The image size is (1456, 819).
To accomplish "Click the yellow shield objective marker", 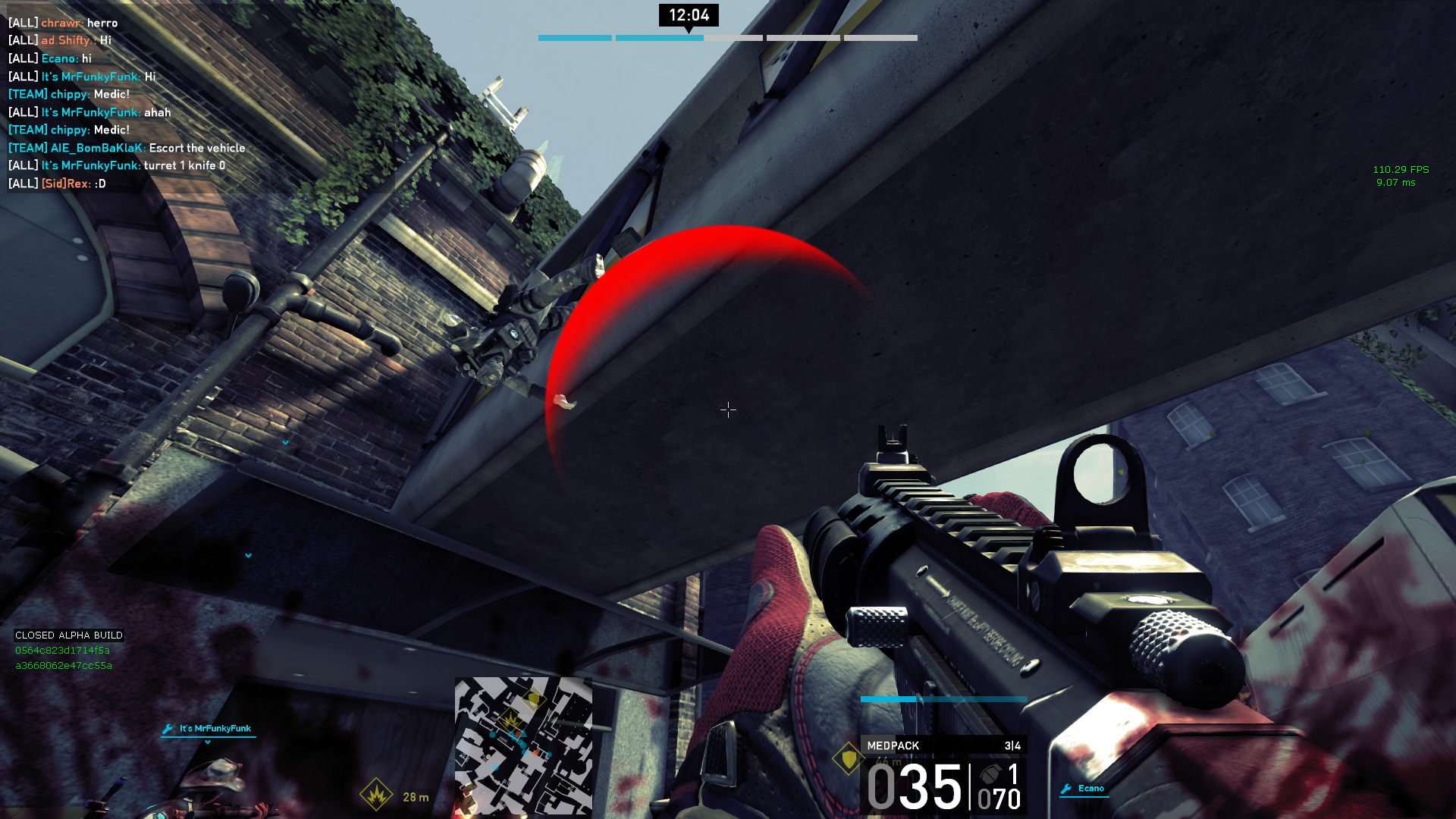I will [x=848, y=758].
